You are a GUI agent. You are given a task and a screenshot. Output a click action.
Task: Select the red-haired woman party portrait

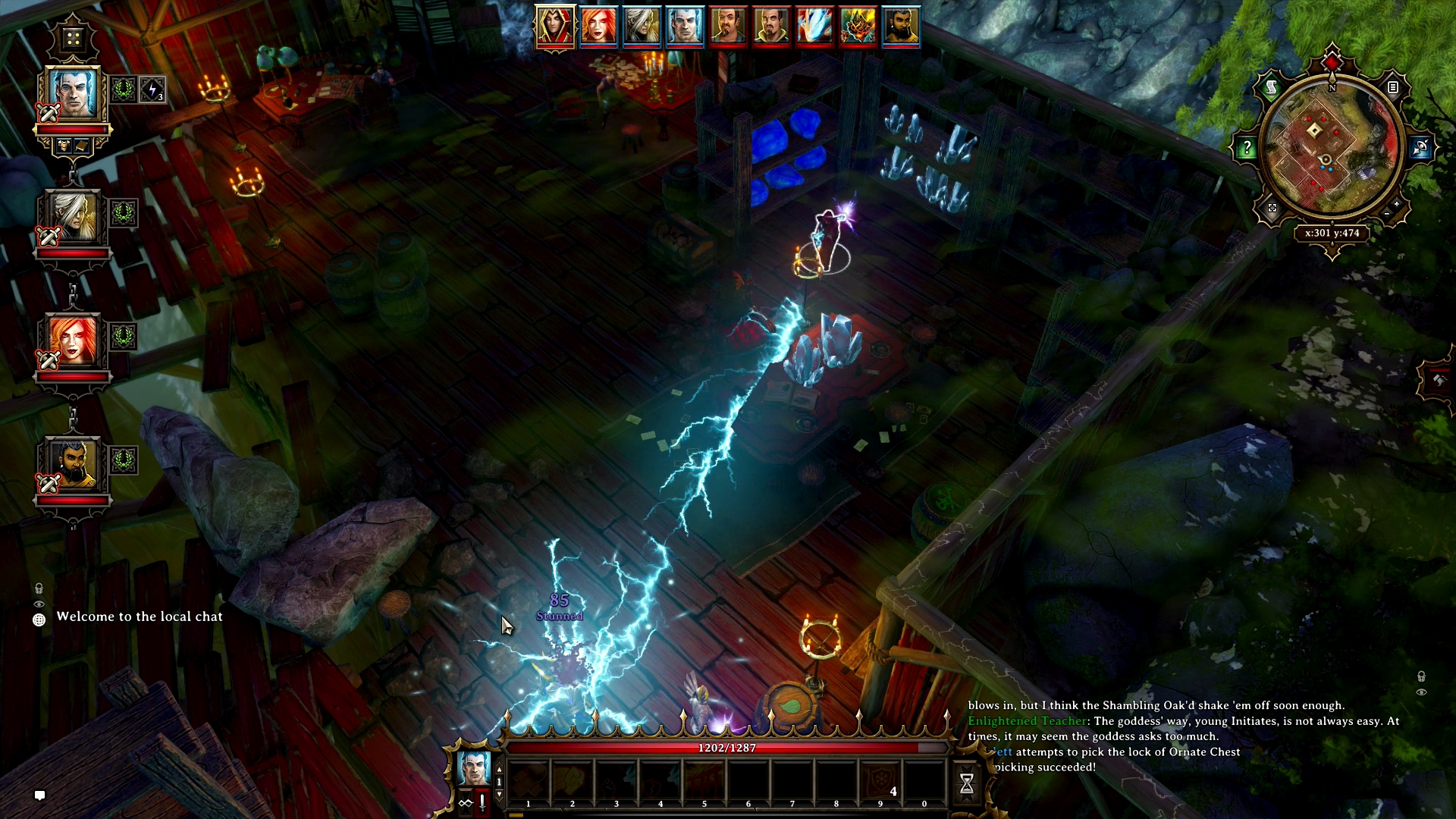(73, 340)
